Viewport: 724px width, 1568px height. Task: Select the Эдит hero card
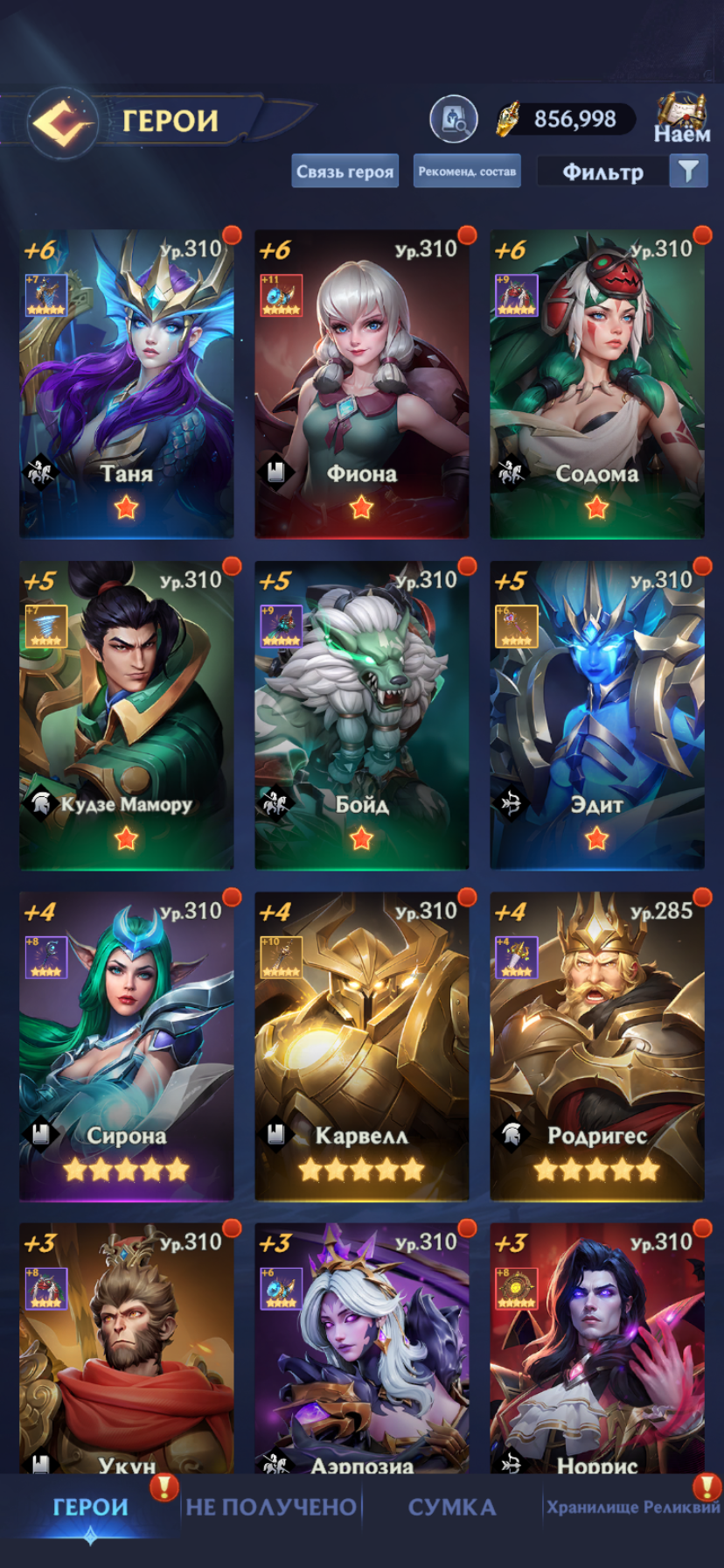(596, 714)
